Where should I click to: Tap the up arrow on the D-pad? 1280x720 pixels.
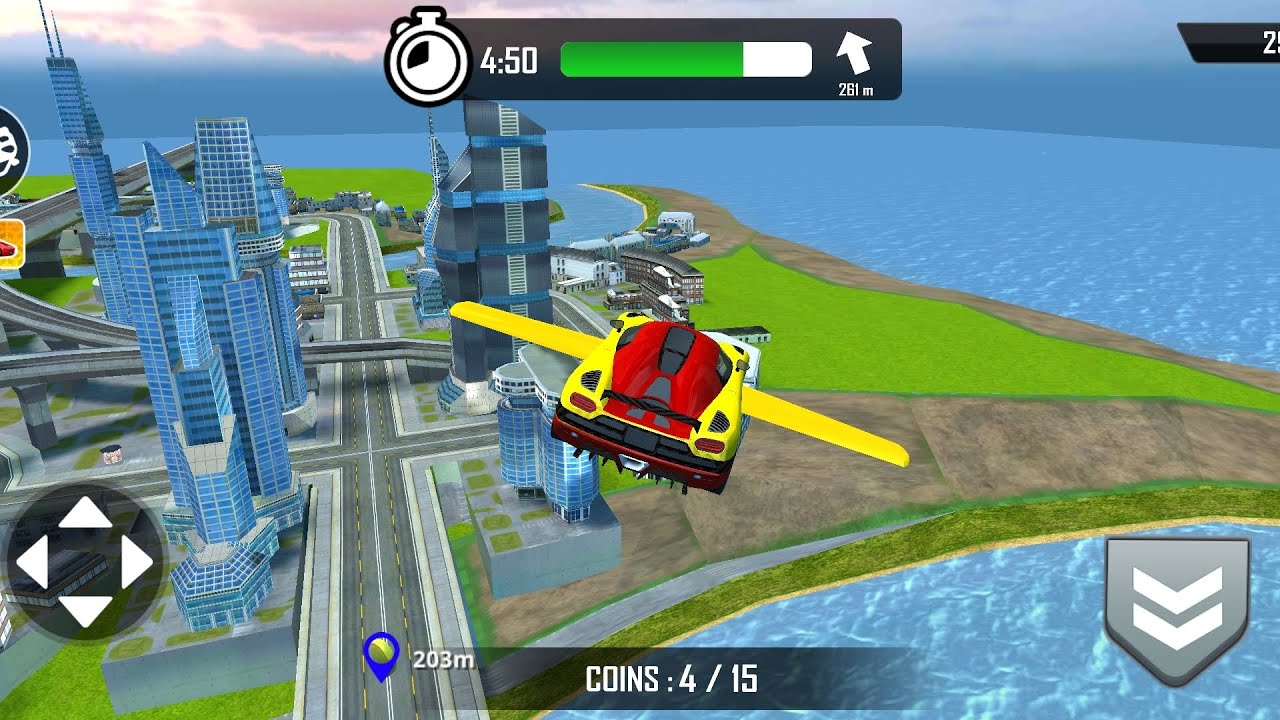(x=85, y=512)
